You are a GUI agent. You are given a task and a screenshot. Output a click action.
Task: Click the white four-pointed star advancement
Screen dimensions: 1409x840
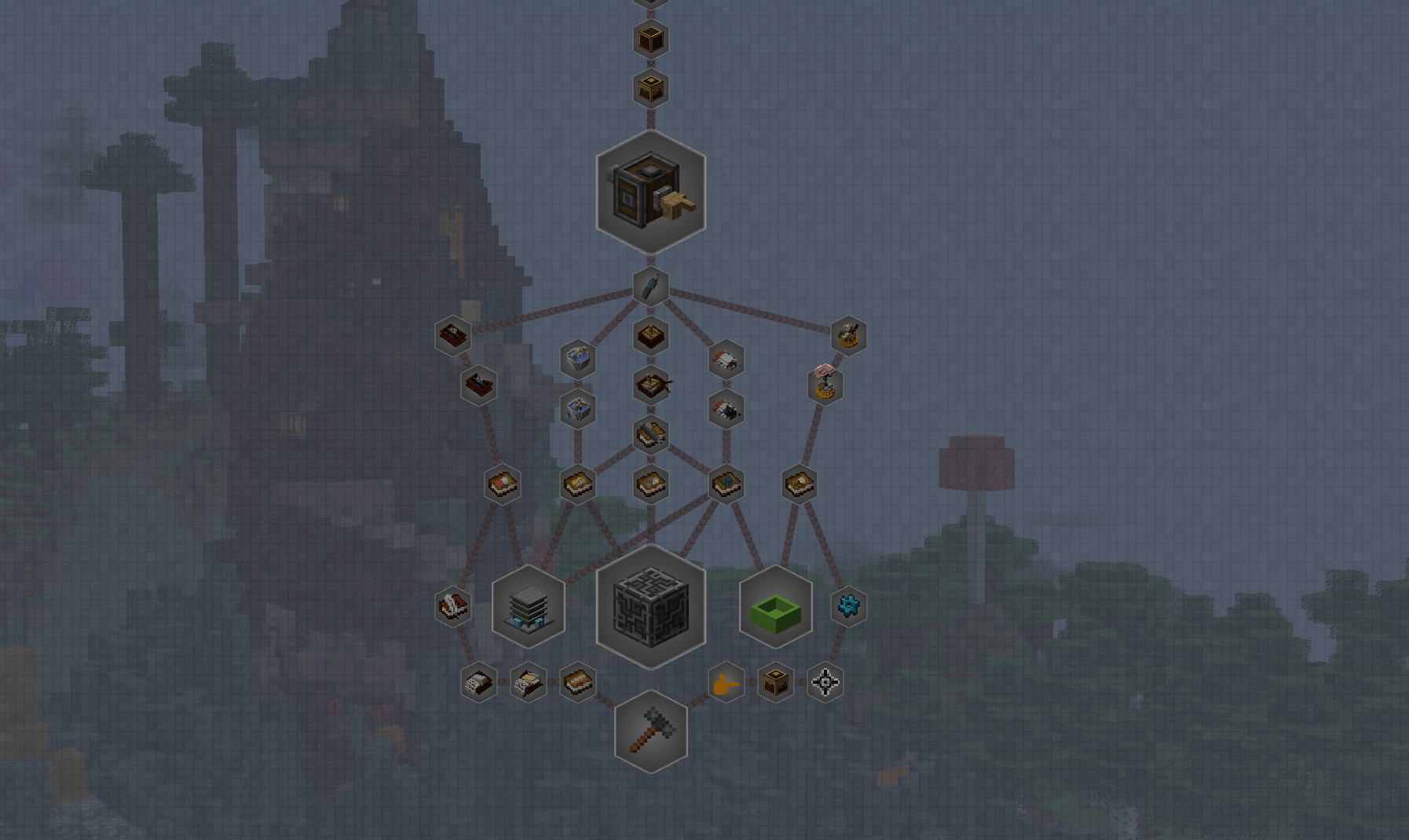(825, 683)
